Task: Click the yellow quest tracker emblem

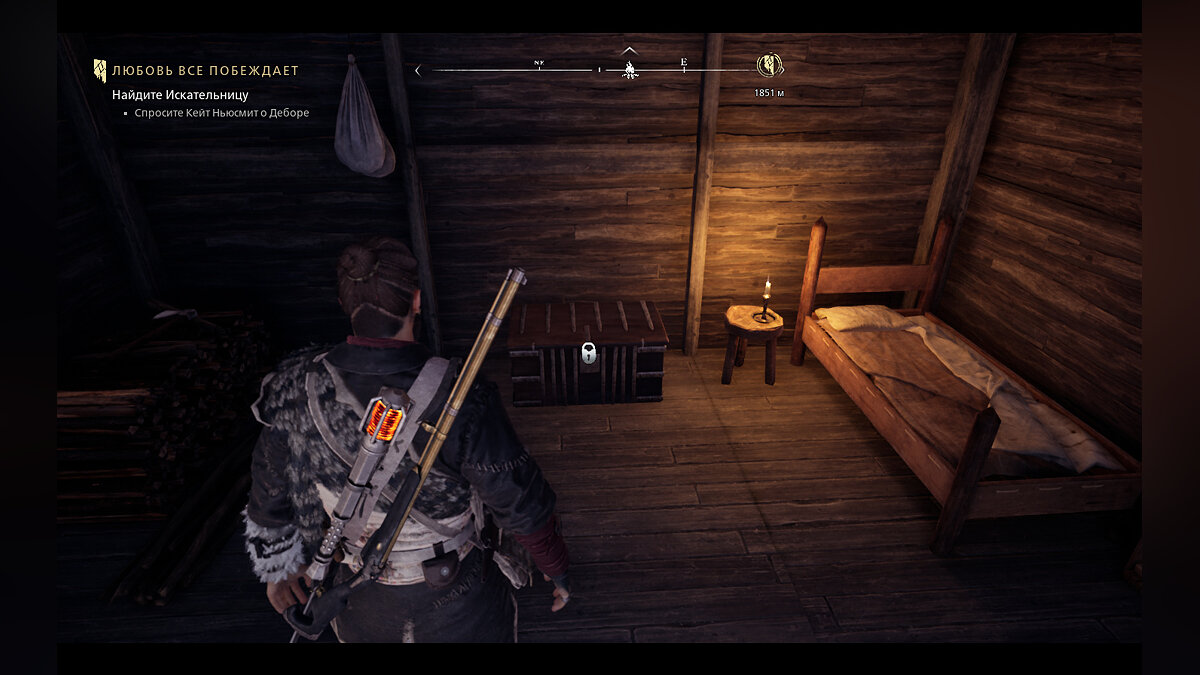Action: (100, 70)
